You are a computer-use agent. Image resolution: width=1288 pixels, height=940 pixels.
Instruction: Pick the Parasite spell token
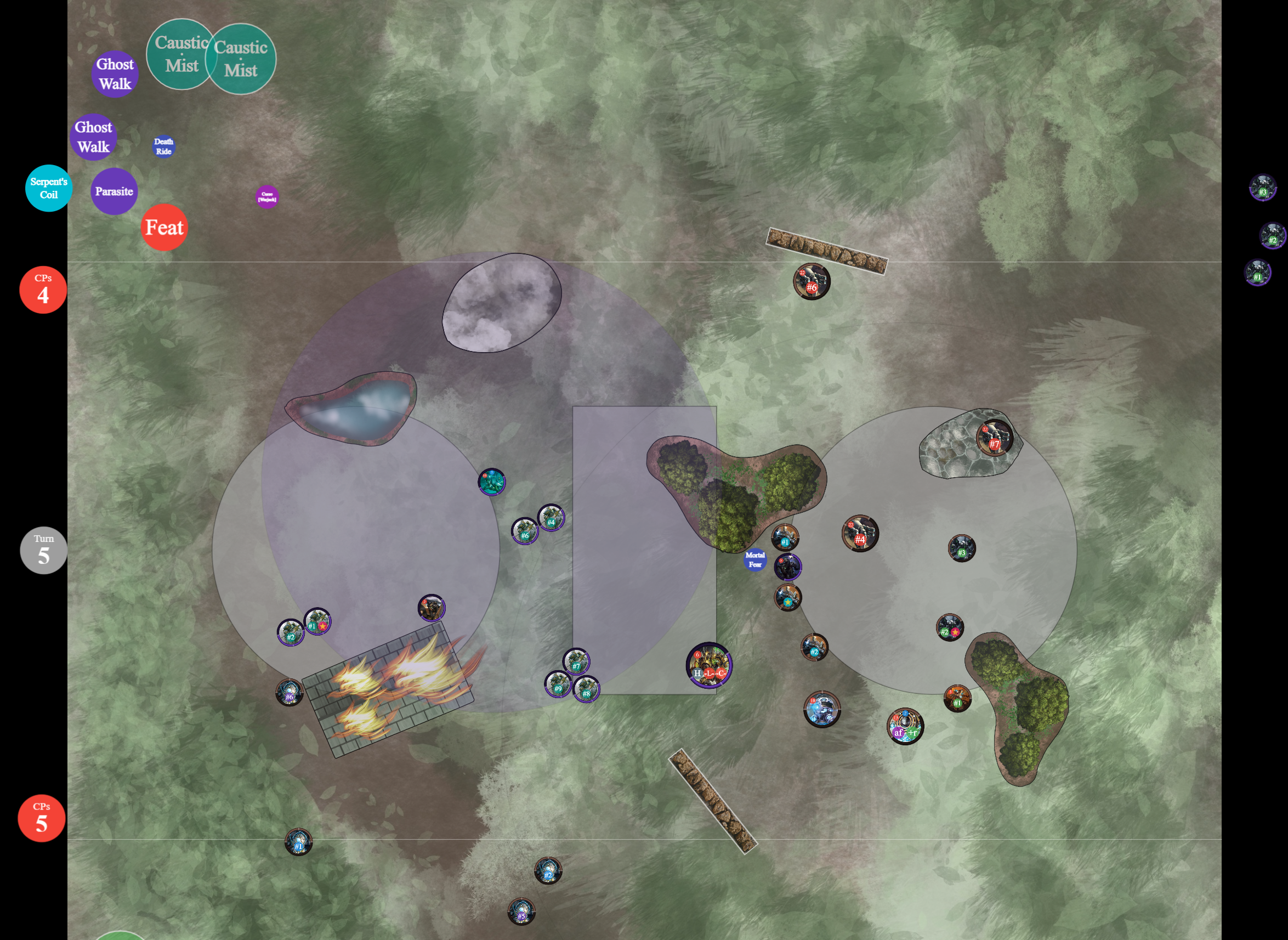point(114,191)
